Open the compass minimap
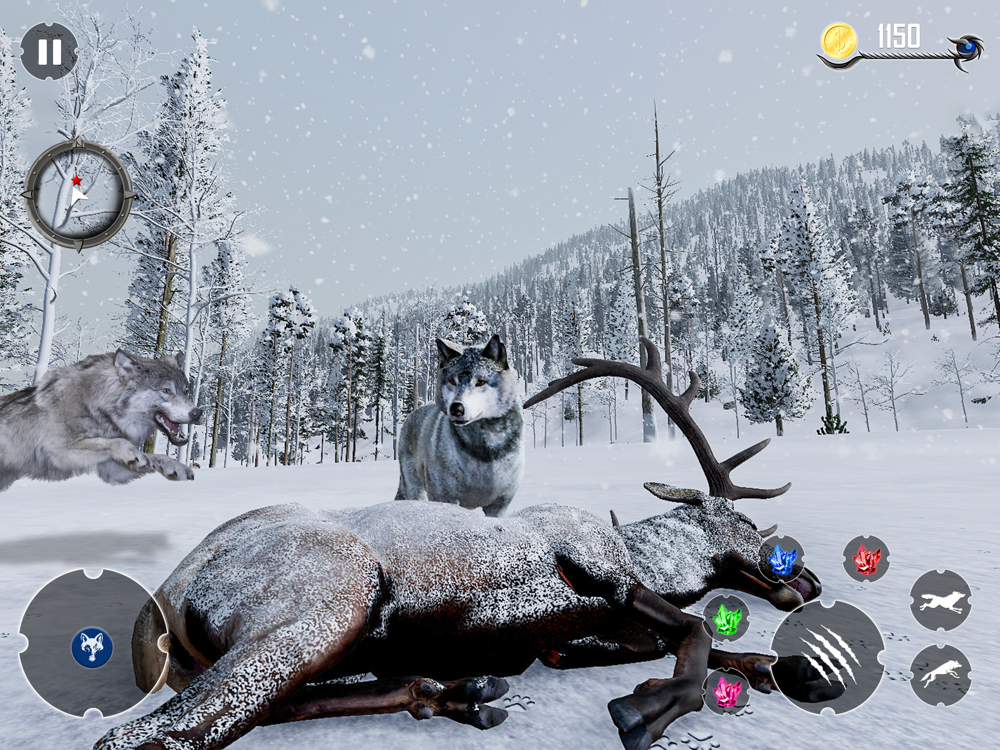 [x=79, y=193]
